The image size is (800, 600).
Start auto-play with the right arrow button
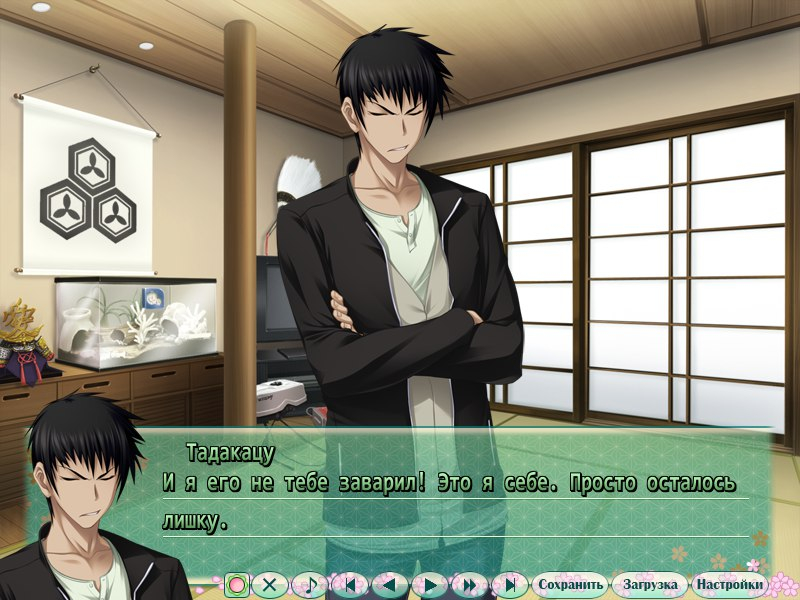pyautogui.click(x=429, y=585)
